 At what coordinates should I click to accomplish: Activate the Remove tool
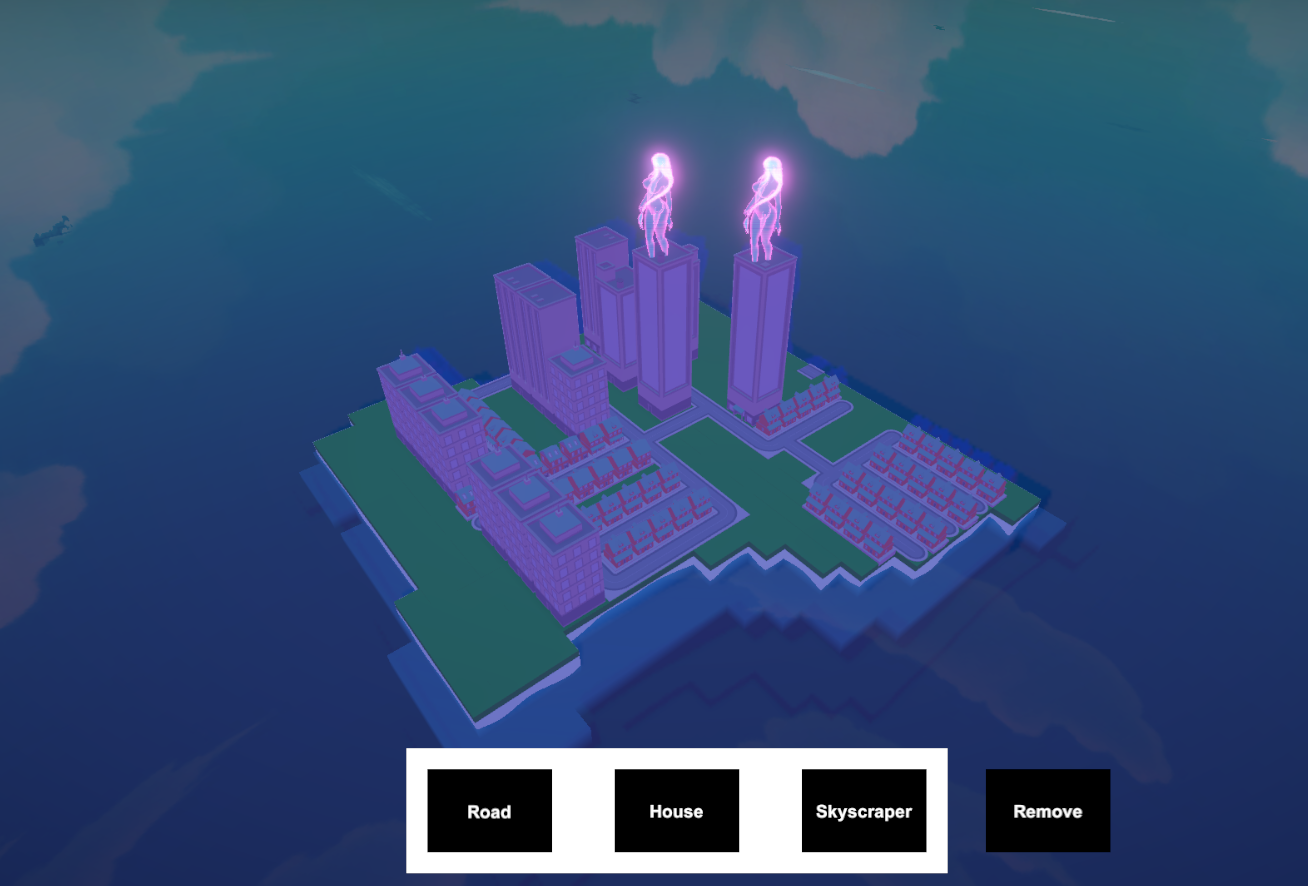pos(1047,811)
